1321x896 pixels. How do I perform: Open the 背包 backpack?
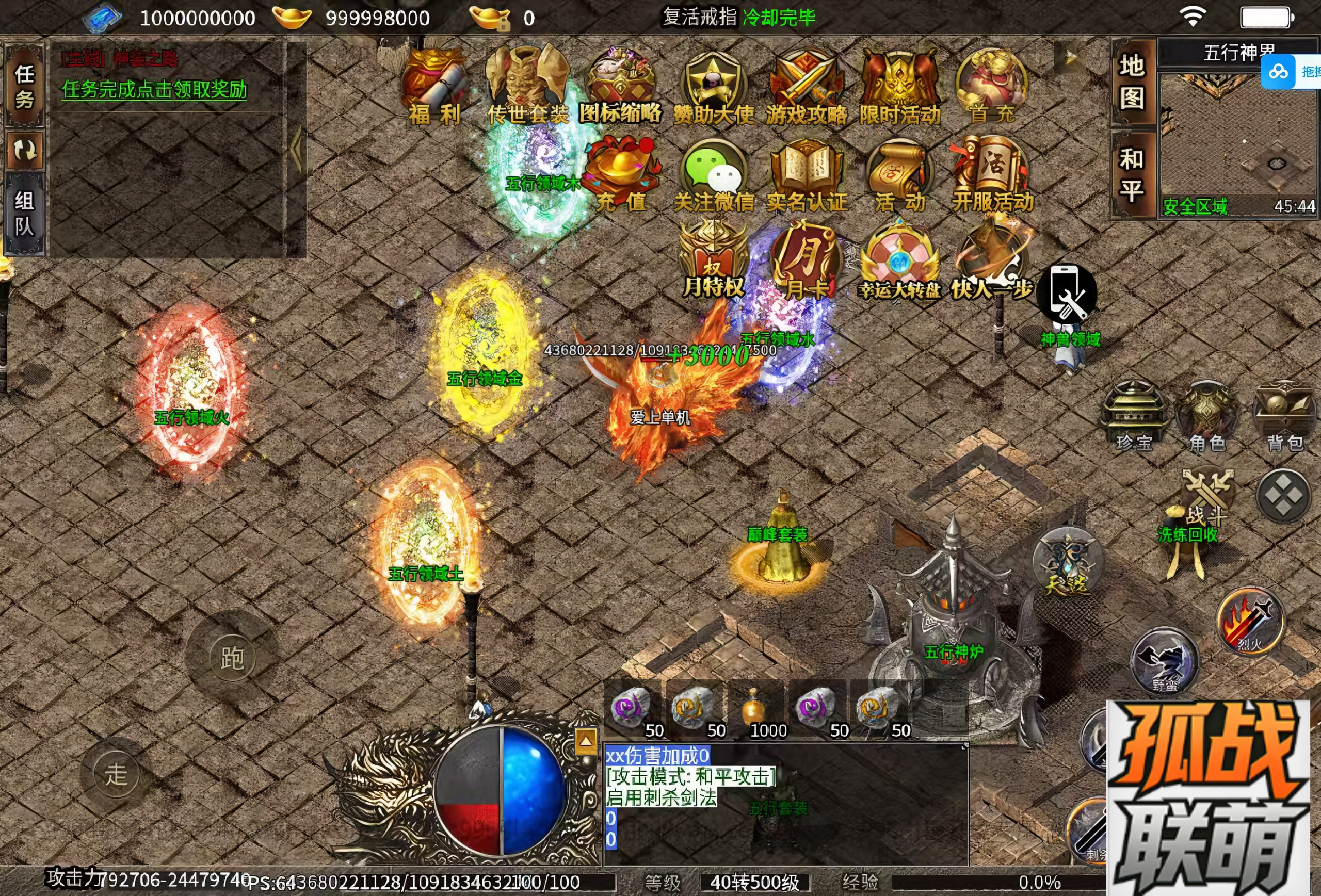pos(1285,416)
